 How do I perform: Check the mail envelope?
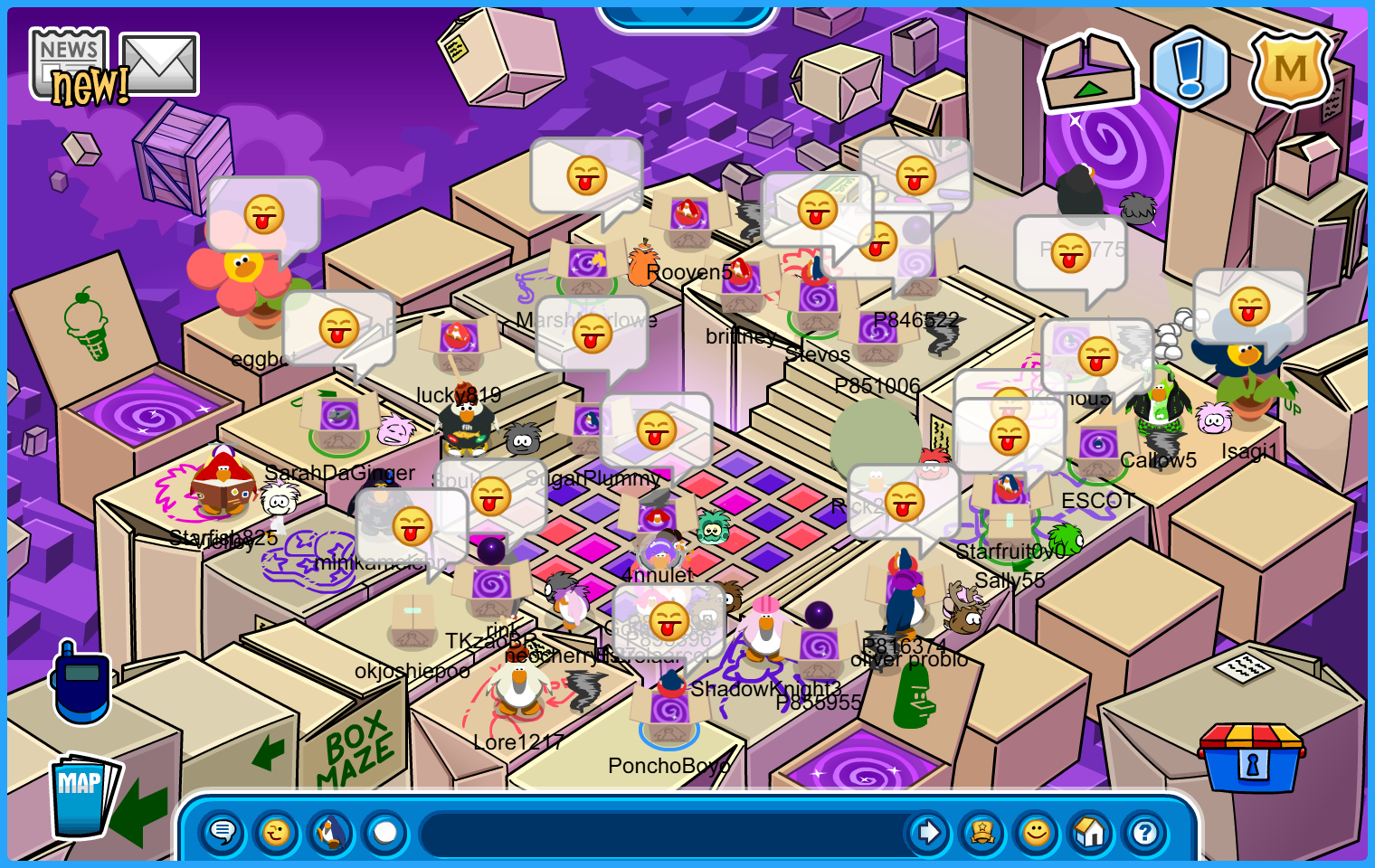(159, 63)
